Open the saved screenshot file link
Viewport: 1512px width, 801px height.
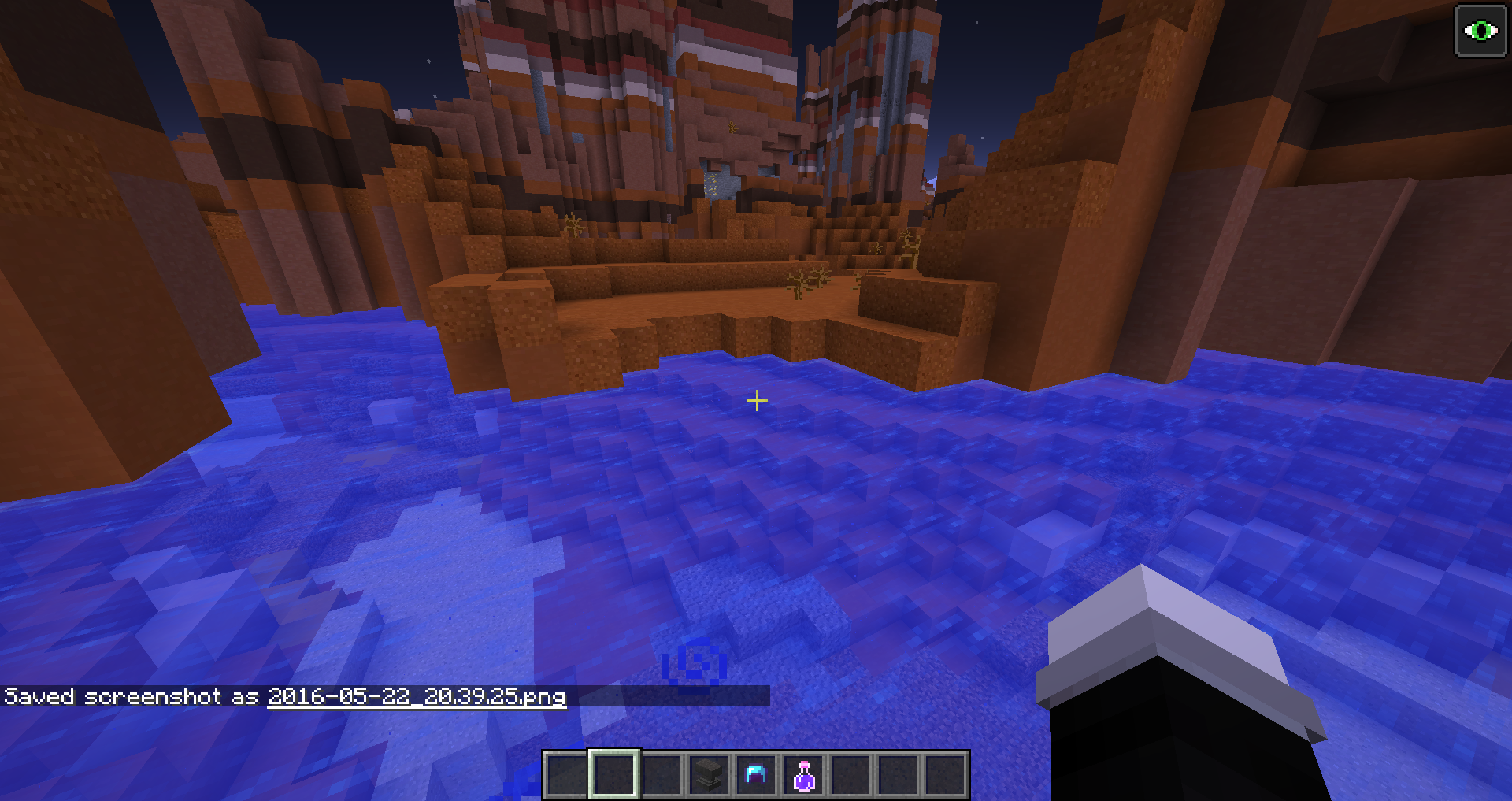click(x=417, y=697)
